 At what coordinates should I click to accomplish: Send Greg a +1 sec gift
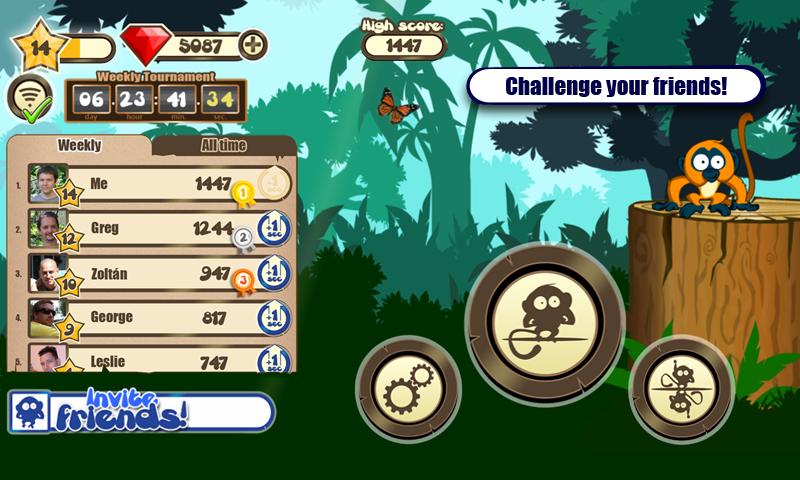click(274, 228)
